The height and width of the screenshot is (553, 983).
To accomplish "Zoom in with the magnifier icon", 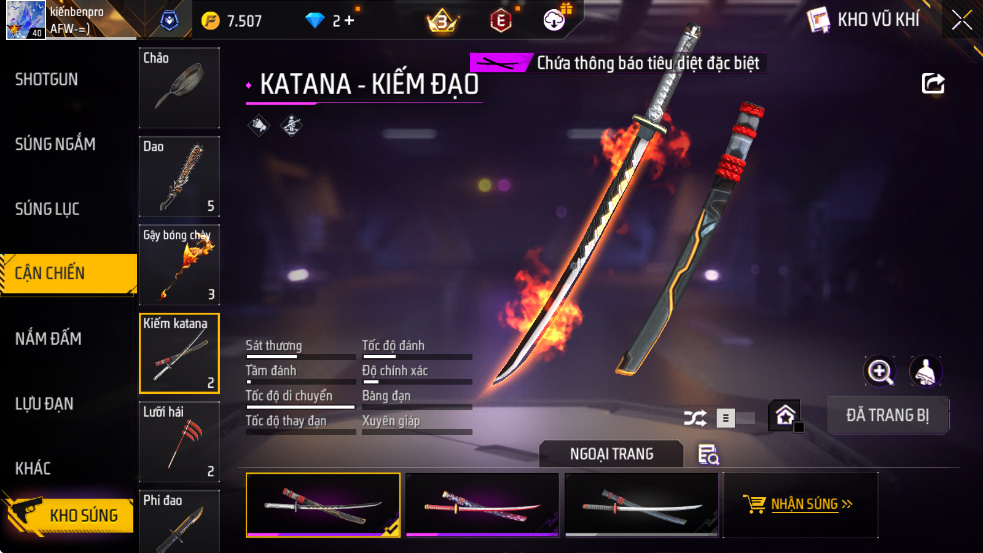I will [x=880, y=372].
